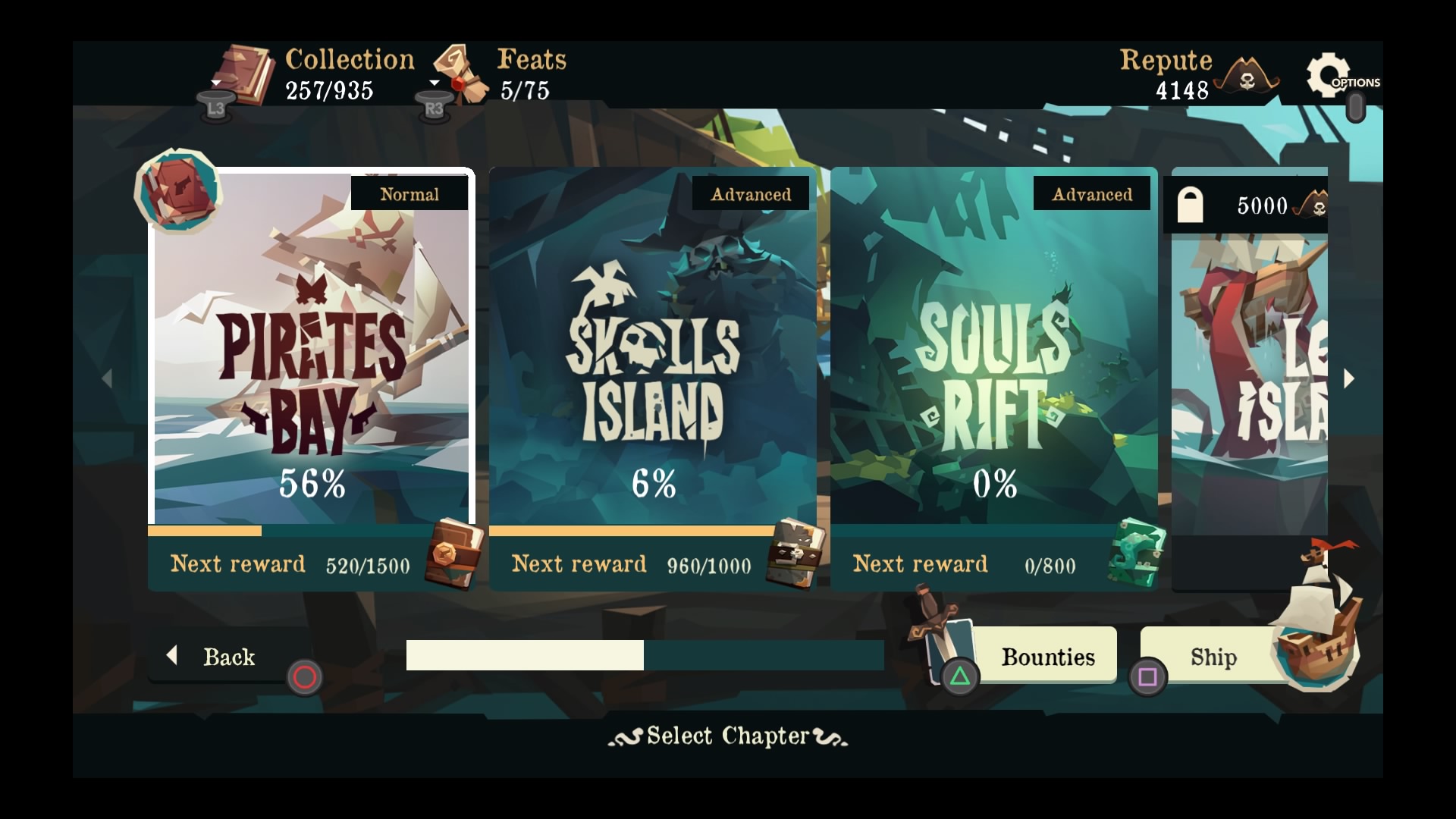Viewport: 1456px width, 819px height.
Task: Go back with the Back button
Action: (220, 657)
